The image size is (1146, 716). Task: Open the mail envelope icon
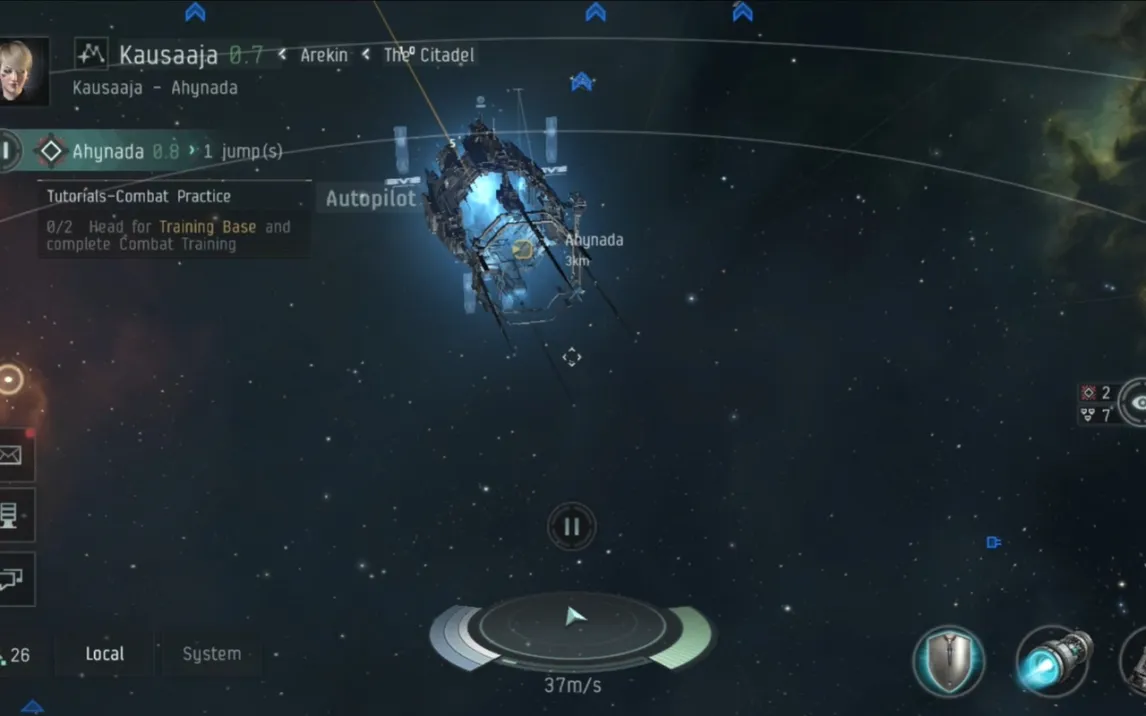click(13, 456)
